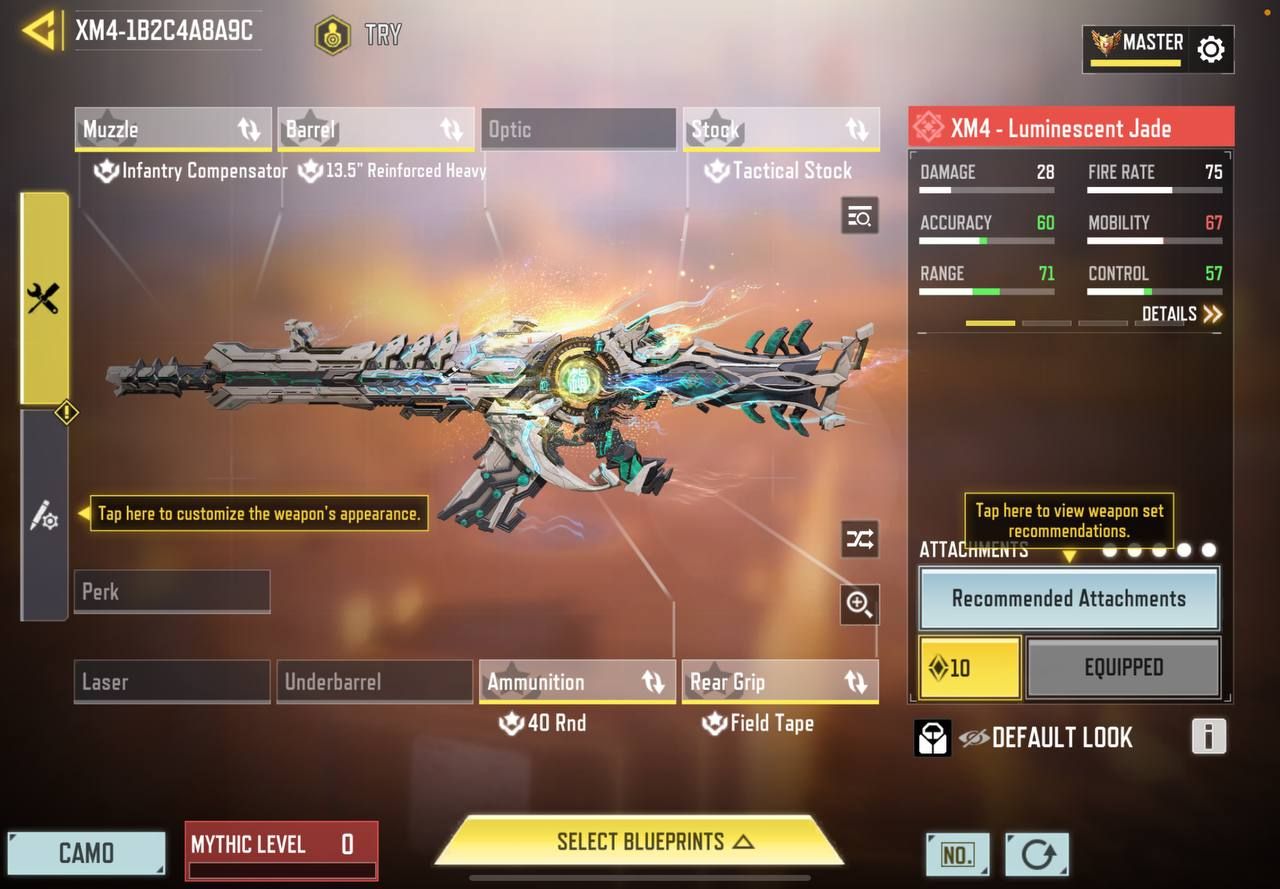Image resolution: width=1280 pixels, height=889 pixels.
Task: Choose the Perk slot
Action: click(x=172, y=592)
